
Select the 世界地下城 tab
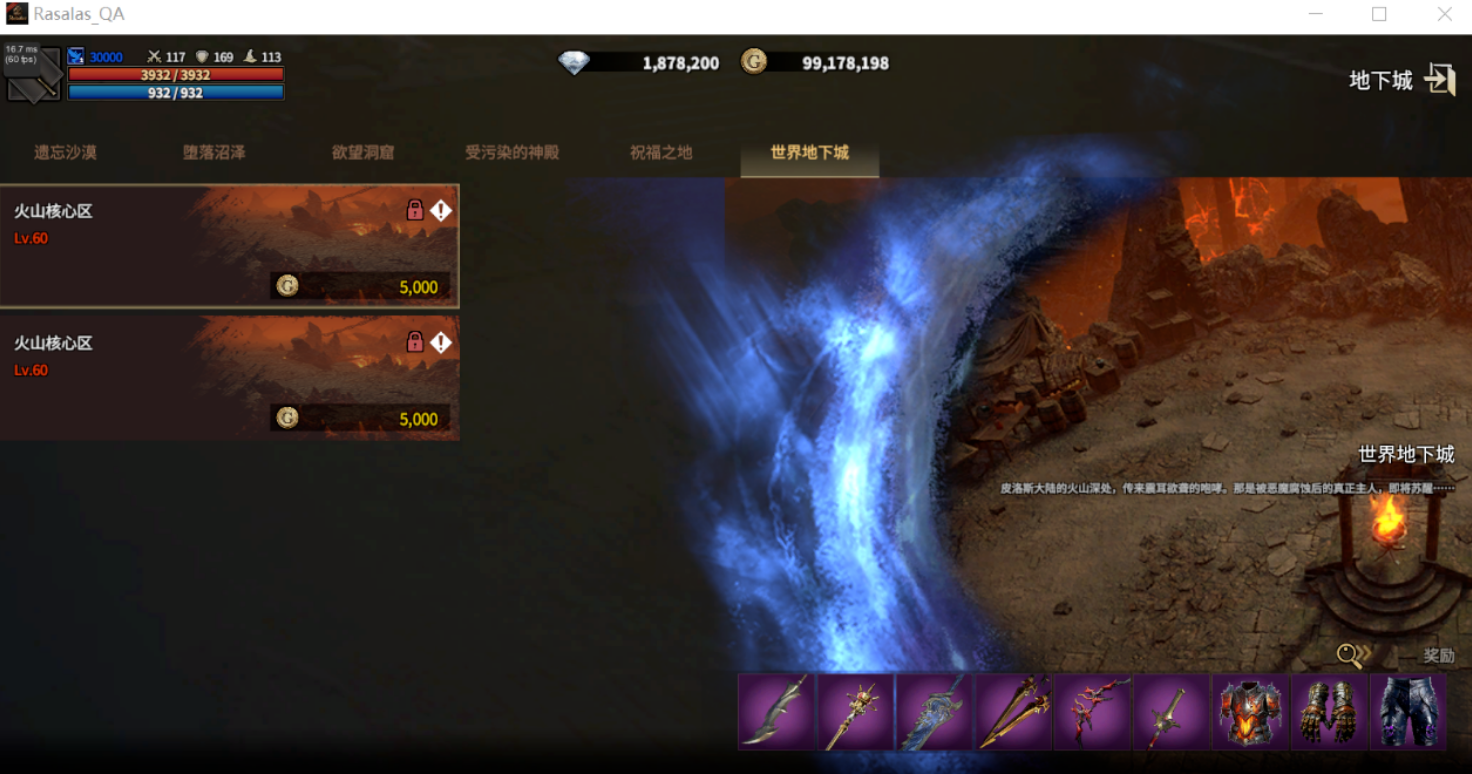click(x=809, y=153)
